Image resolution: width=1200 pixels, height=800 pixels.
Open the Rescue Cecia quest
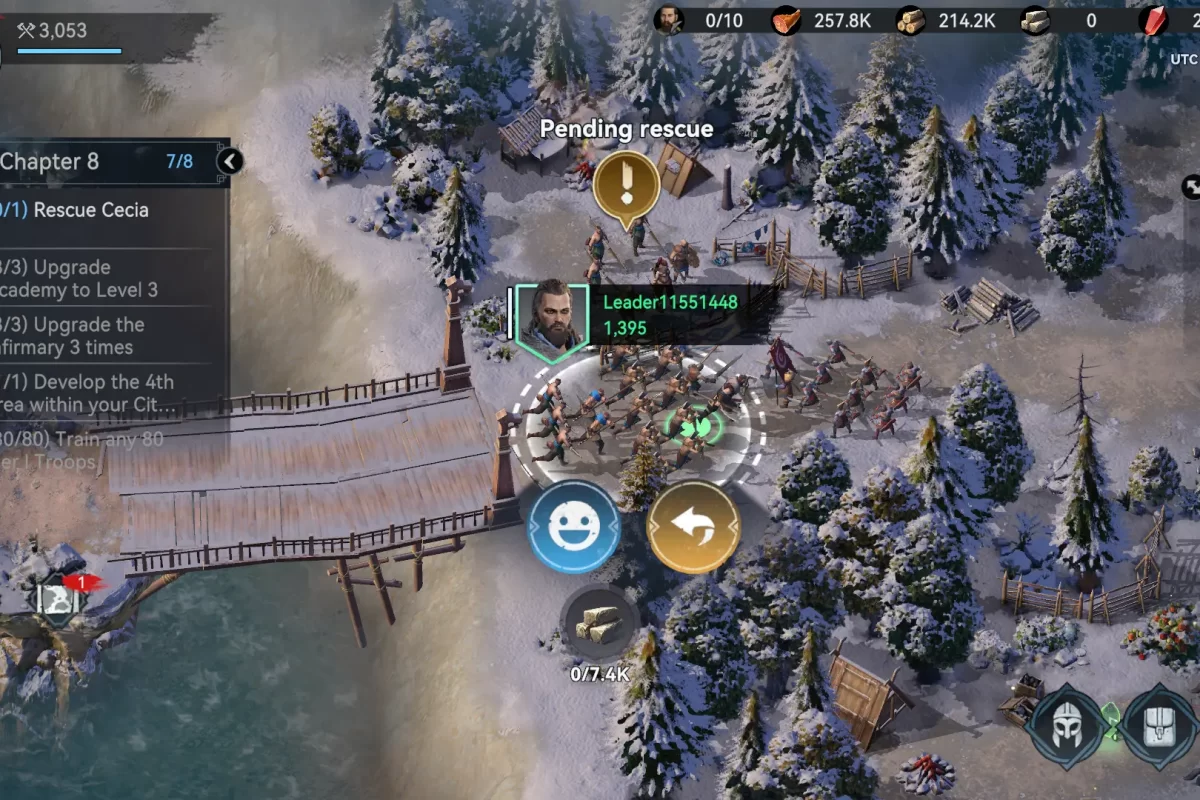click(x=90, y=210)
